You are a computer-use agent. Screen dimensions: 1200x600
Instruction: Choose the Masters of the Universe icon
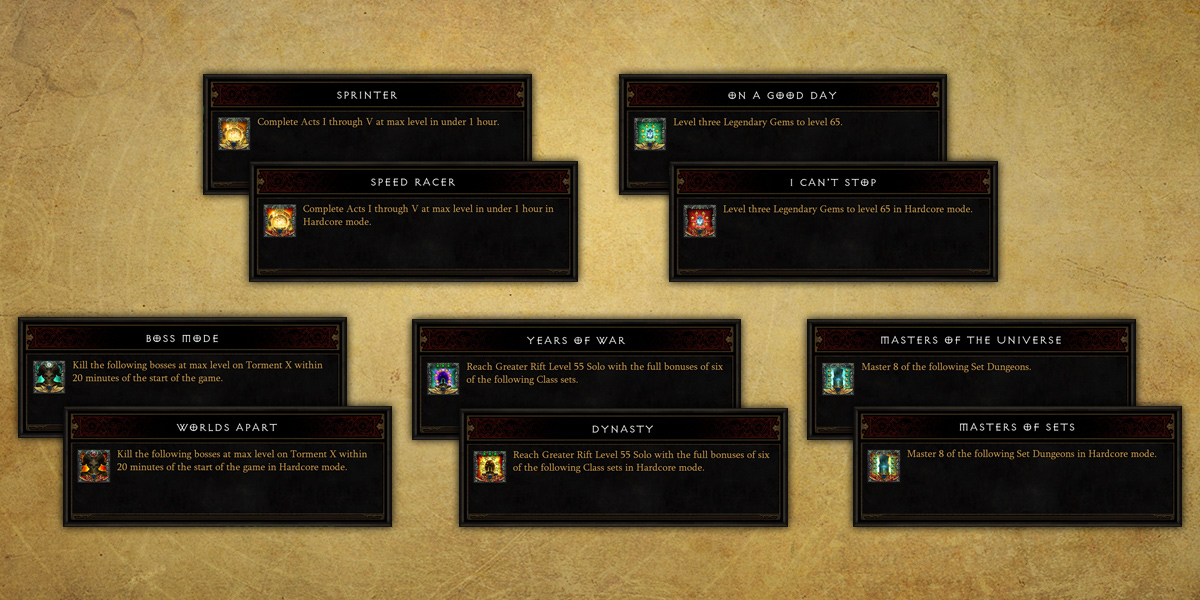click(838, 378)
